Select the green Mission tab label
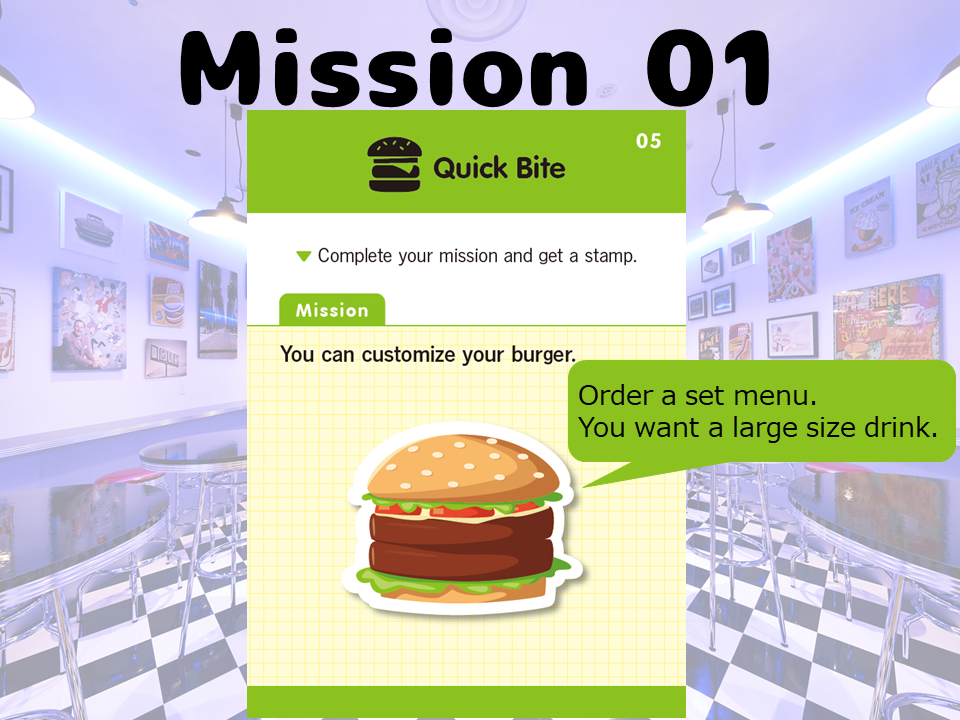The image size is (960, 720). tap(331, 310)
